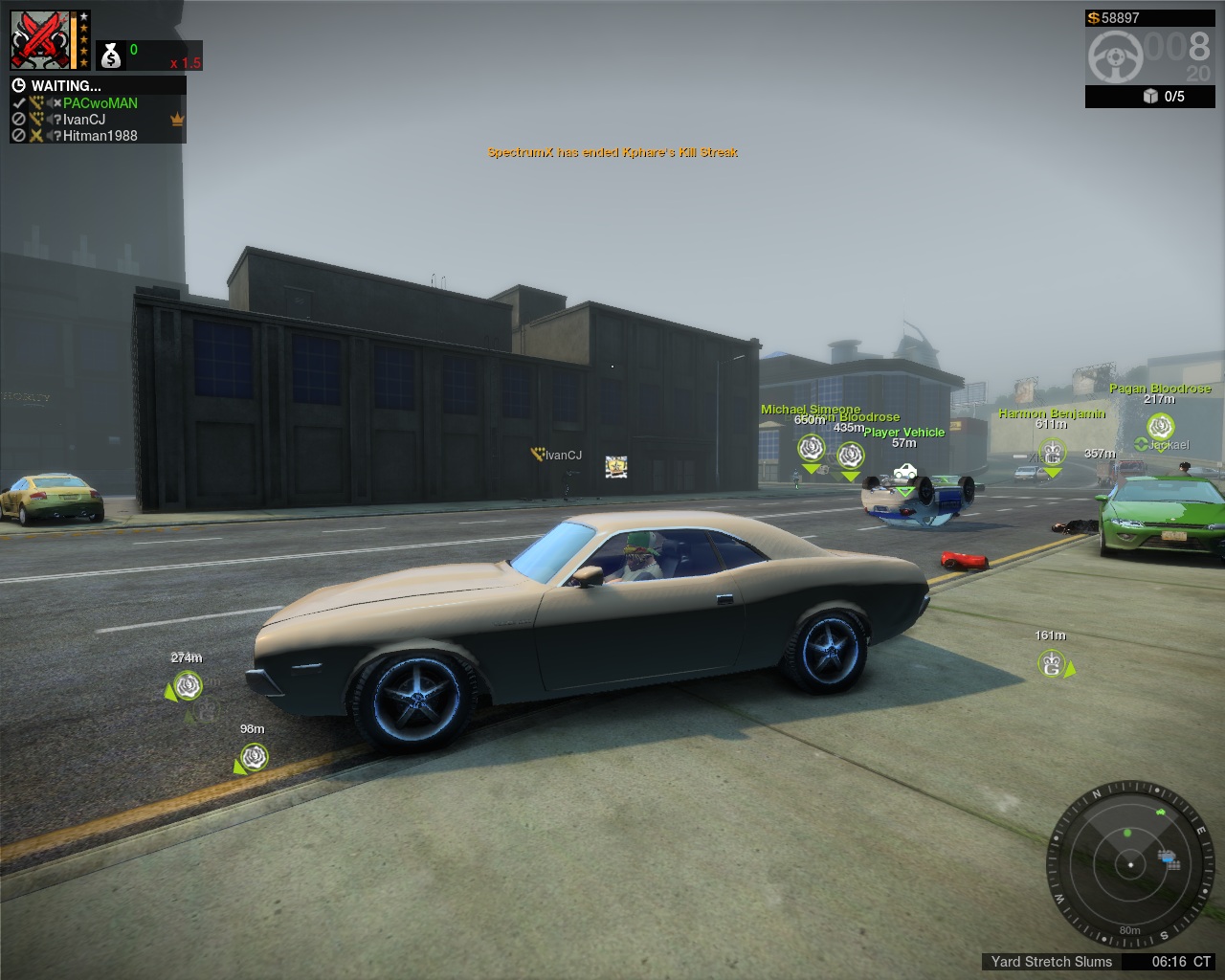
Task: Click the Michael Simeone contact marker
Action: [812, 447]
